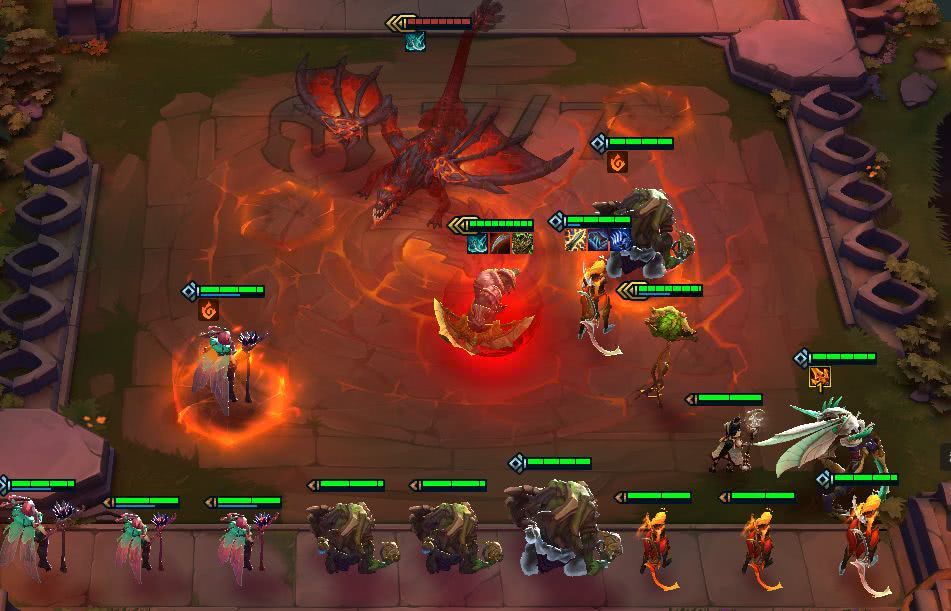
Task: Click the teal icon under the dragon's health bar
Action: [415, 41]
